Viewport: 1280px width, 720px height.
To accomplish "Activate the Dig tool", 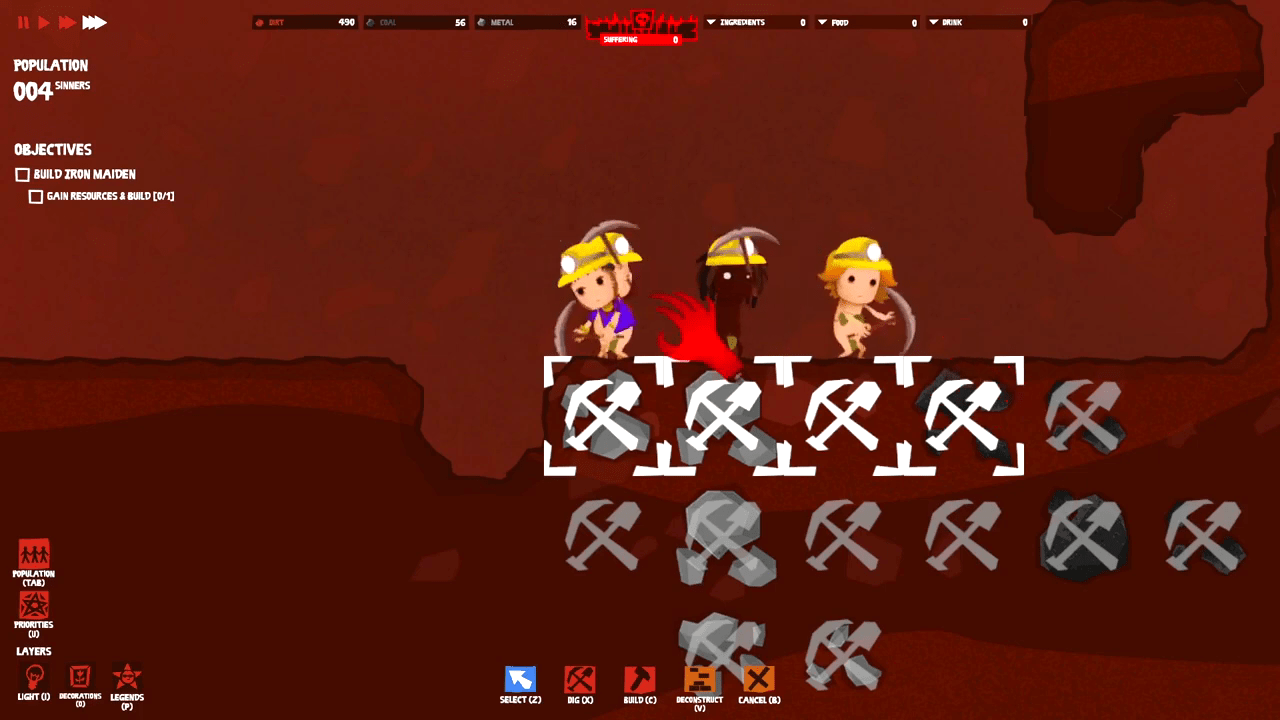I will [x=580, y=680].
